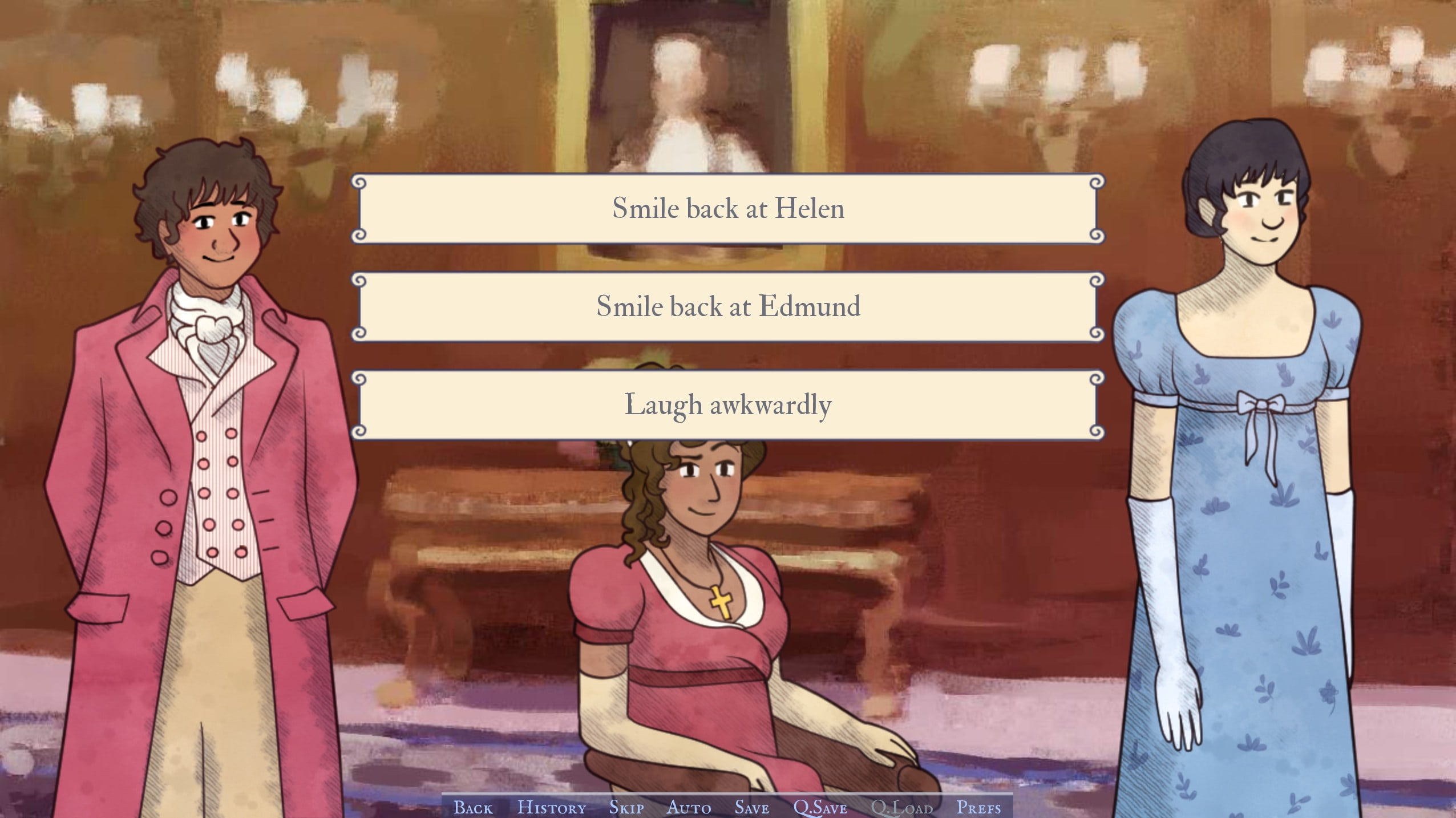Quick save the game with Q.Save
The image size is (1456, 818).
pyautogui.click(x=820, y=807)
